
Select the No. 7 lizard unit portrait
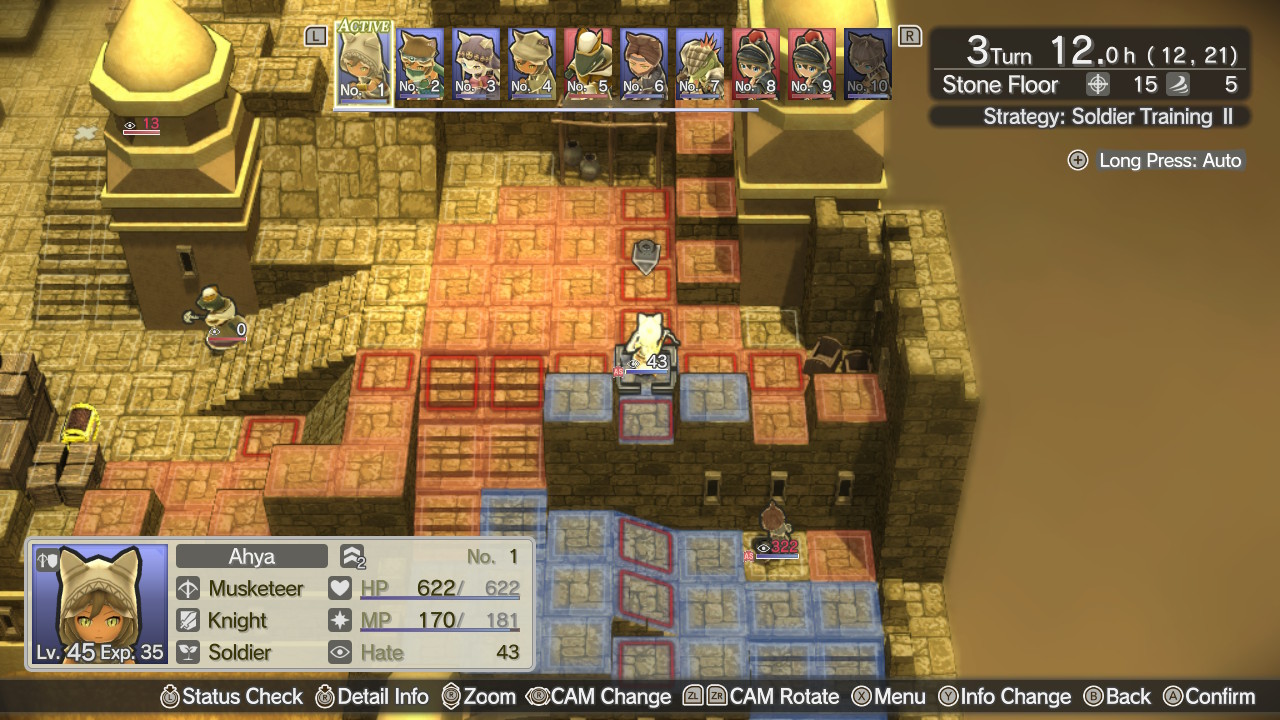(x=700, y=63)
